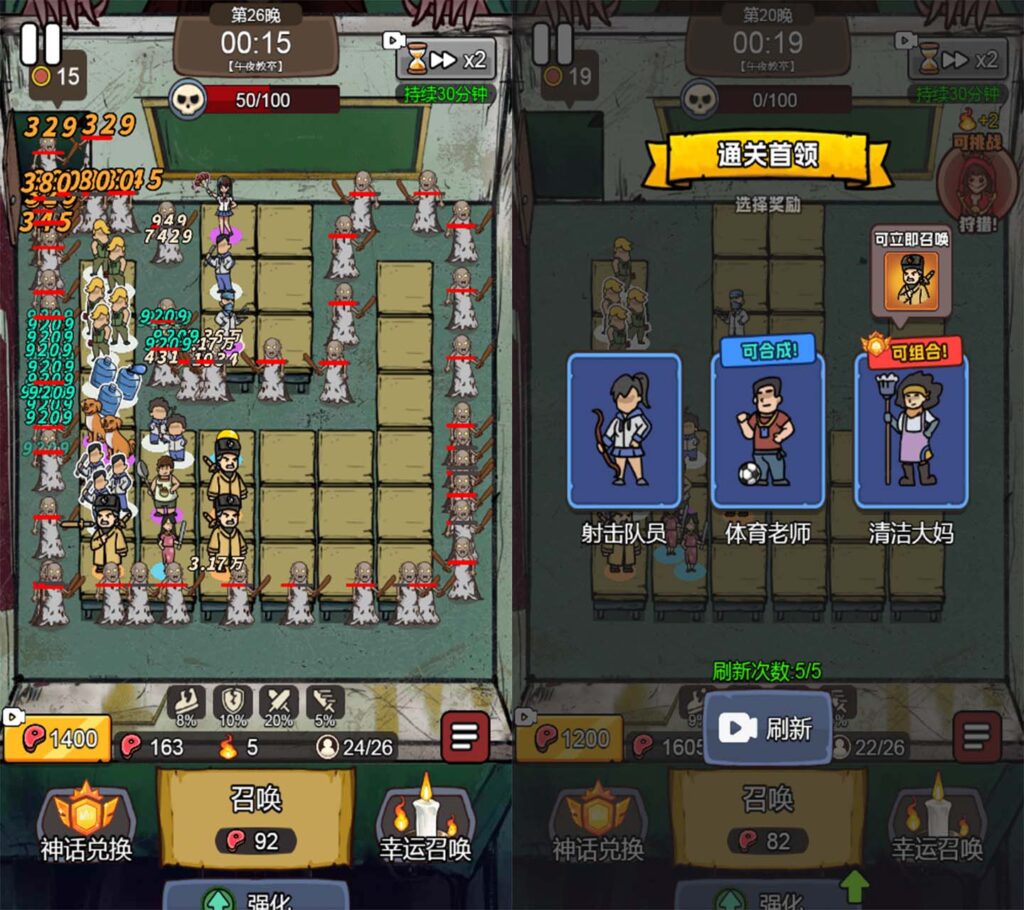Tap the 刷新 video refresh button

coord(767,728)
